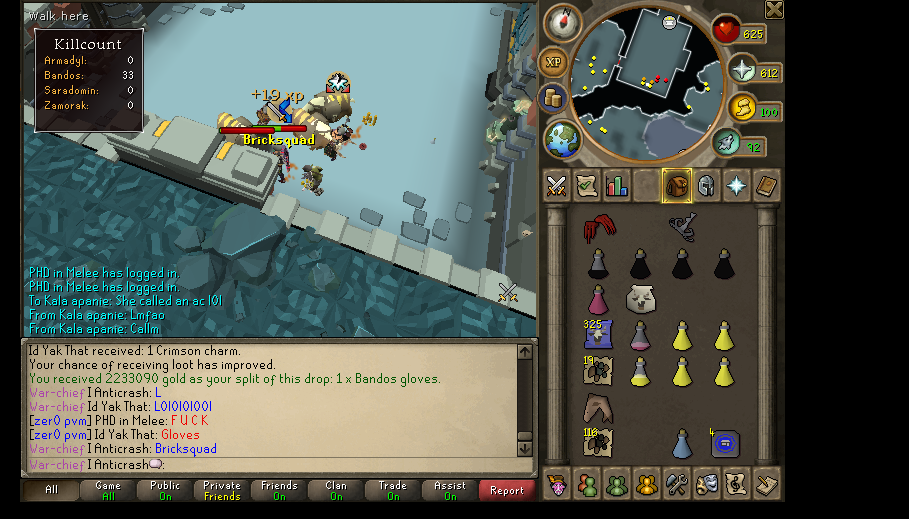Open the prayer star tab
909x519 pixels.
tap(736, 186)
